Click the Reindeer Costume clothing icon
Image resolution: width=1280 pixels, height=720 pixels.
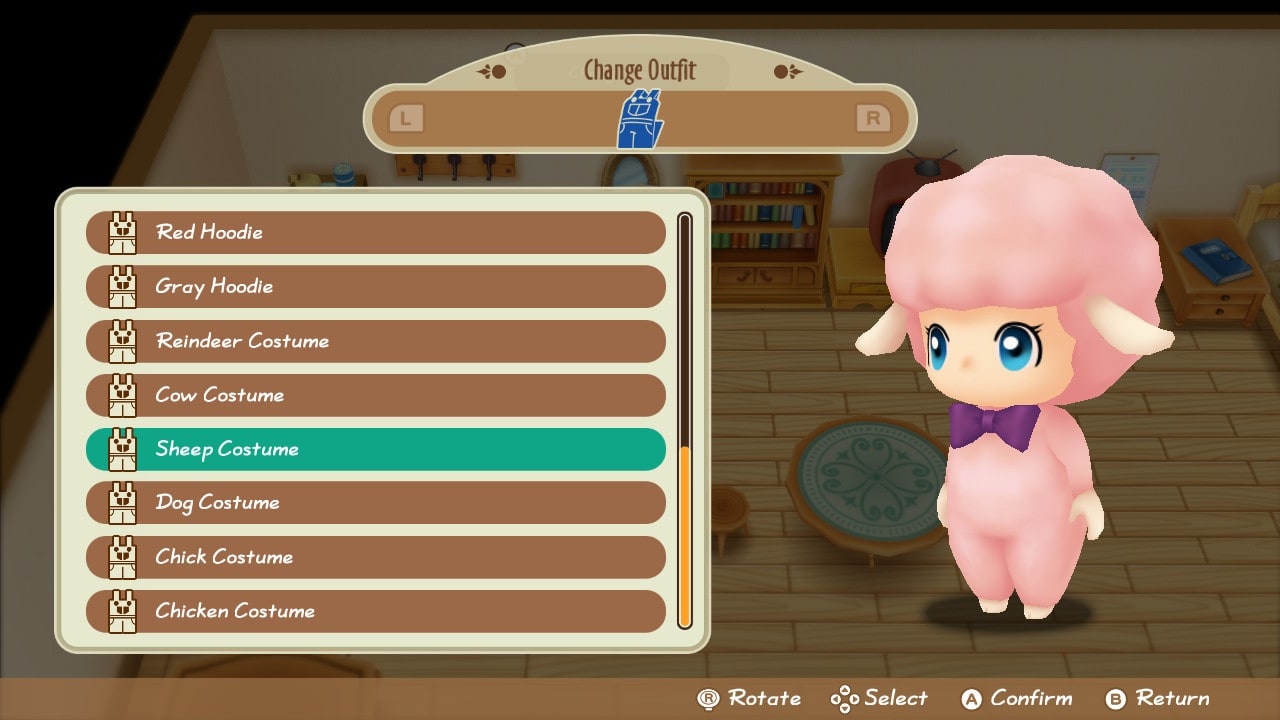(123, 341)
